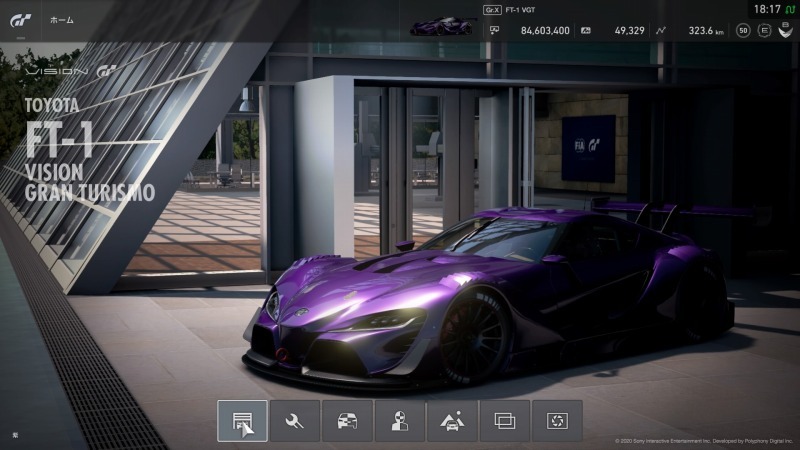Viewport: 800px width, 450px height.
Task: Open the driver rating 50 badge
Action: coord(743,31)
